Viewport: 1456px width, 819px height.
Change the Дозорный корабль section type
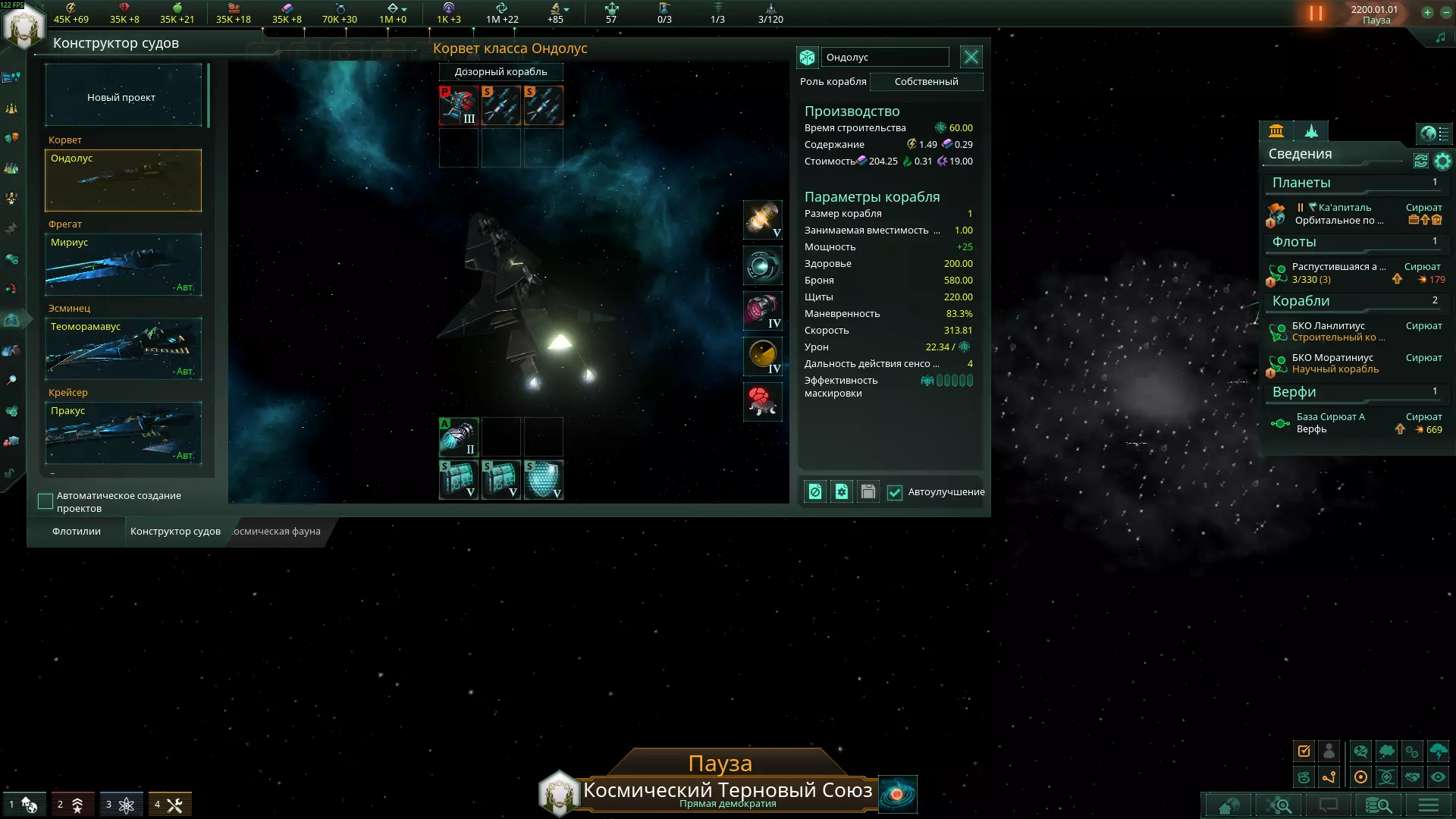coord(500,72)
